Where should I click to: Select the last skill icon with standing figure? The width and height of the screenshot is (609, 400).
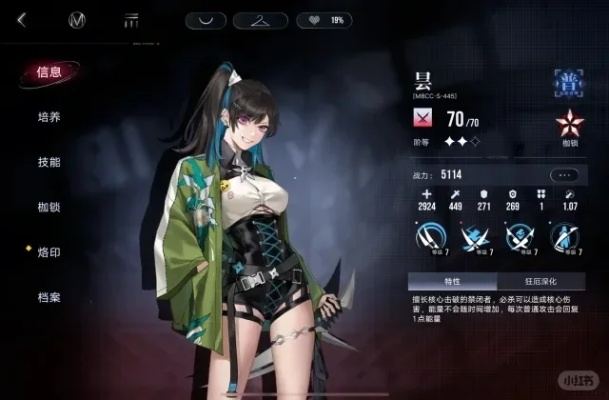tap(565, 237)
